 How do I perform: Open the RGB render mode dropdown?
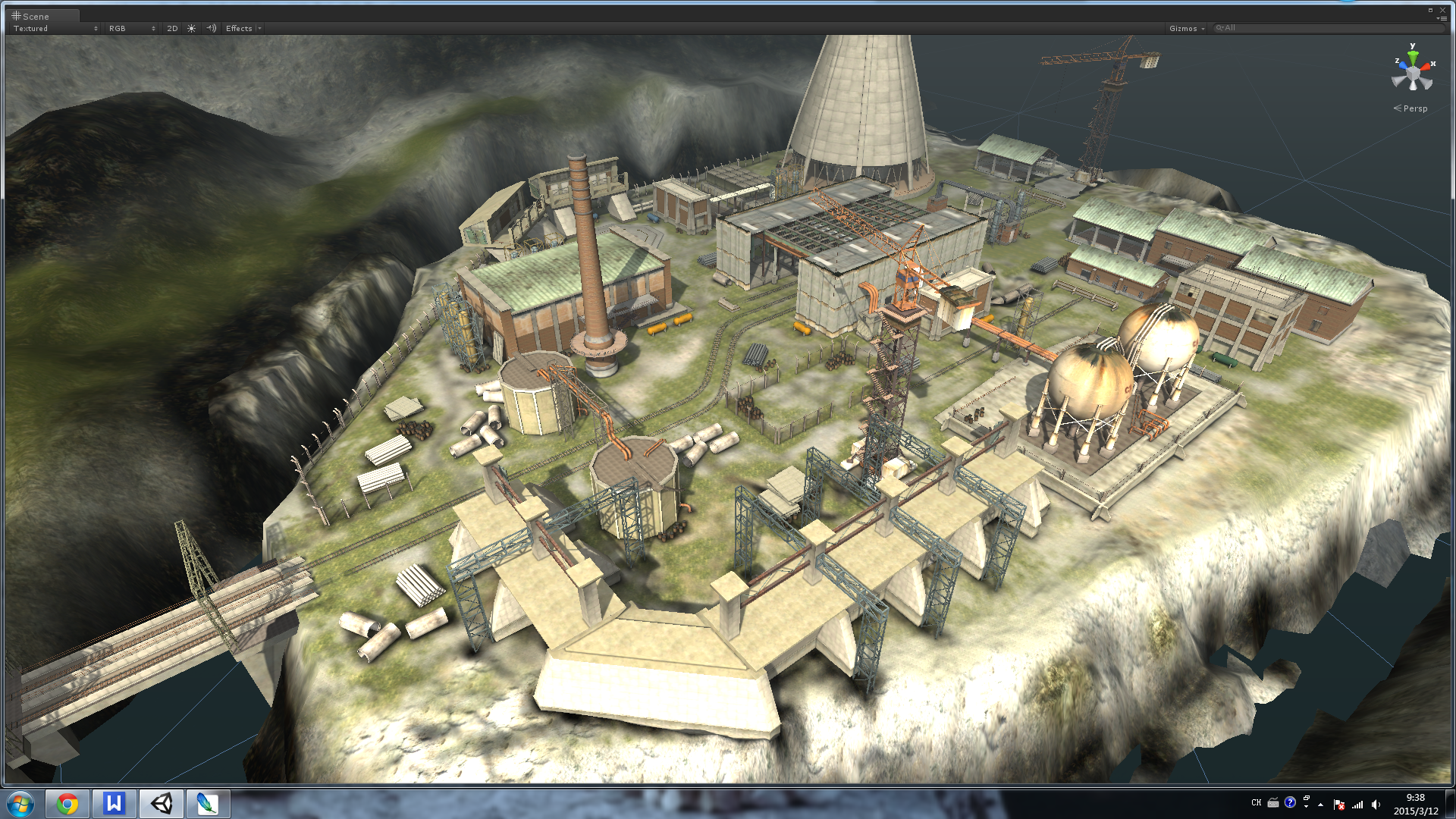click(x=131, y=29)
